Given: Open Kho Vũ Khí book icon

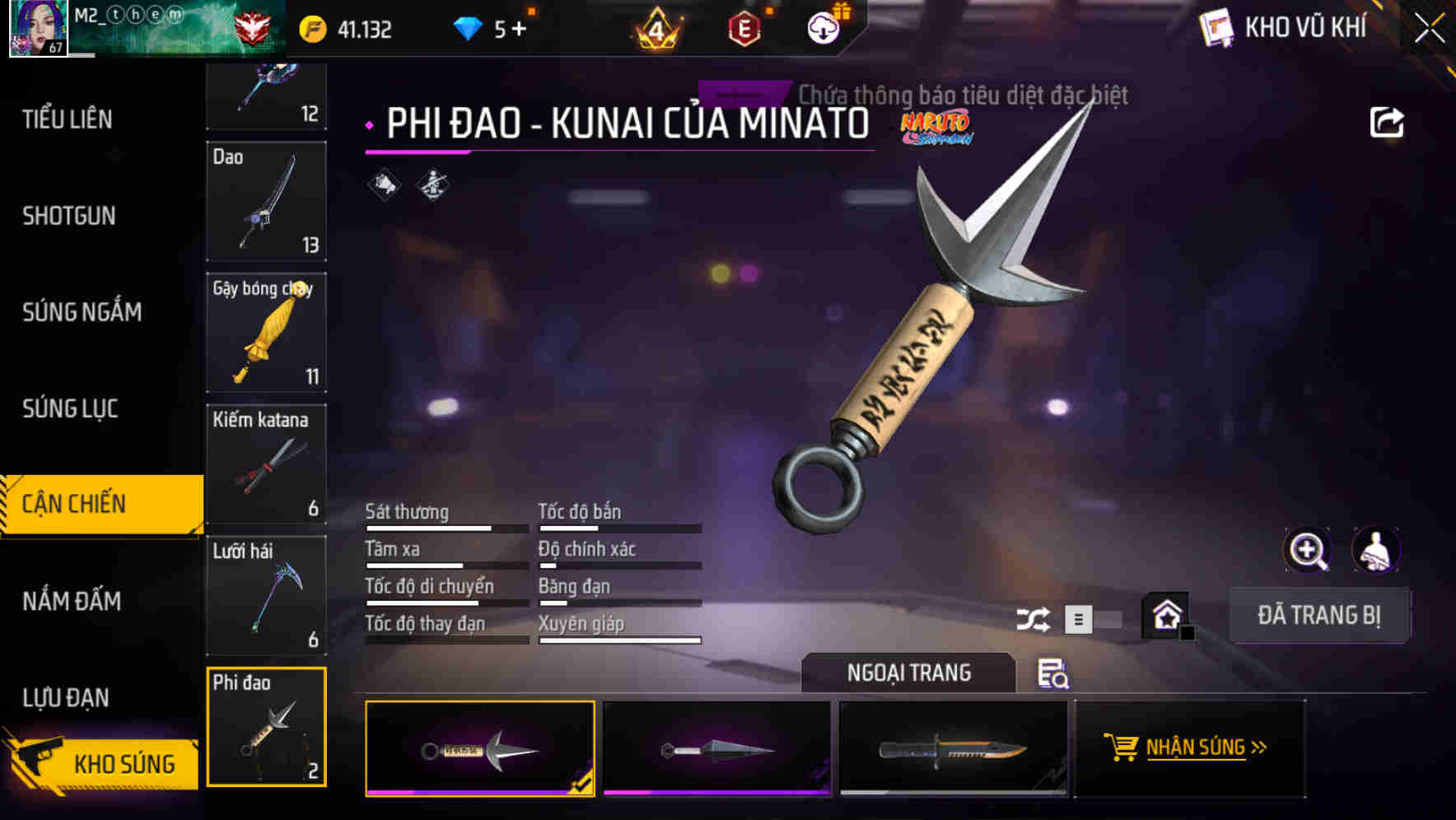Looking at the screenshot, I should (1217, 27).
